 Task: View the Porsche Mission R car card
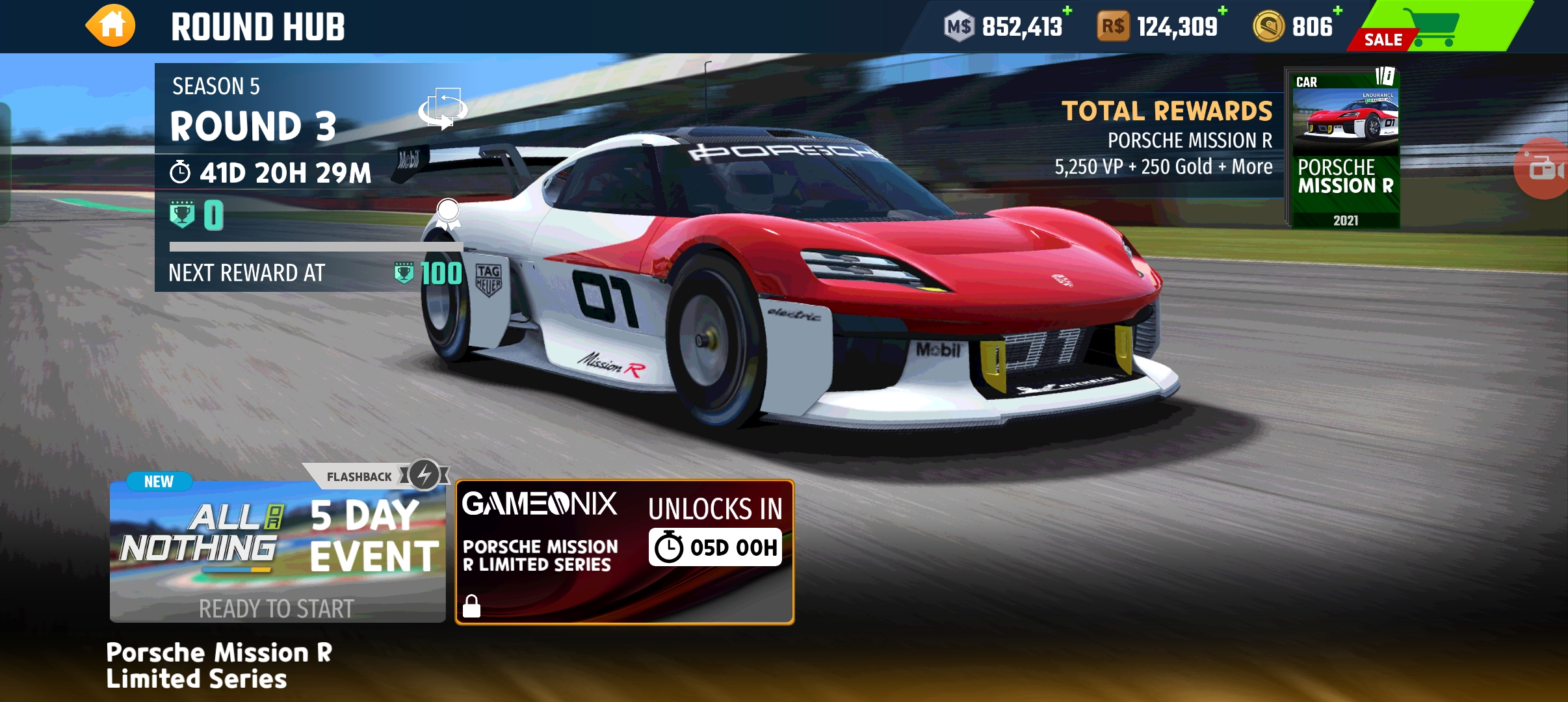(1344, 148)
